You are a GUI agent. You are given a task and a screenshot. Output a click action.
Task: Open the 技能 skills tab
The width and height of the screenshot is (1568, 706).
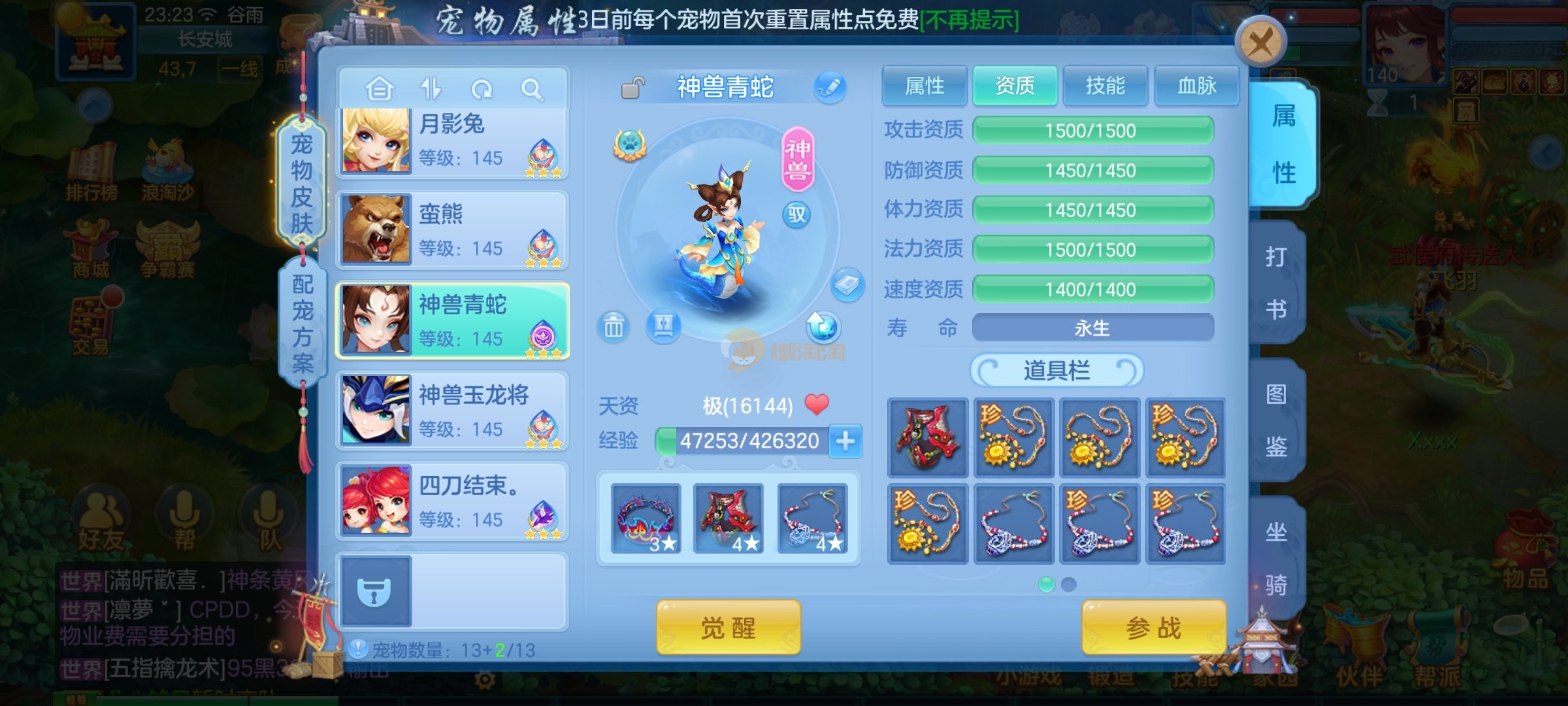pos(1105,86)
